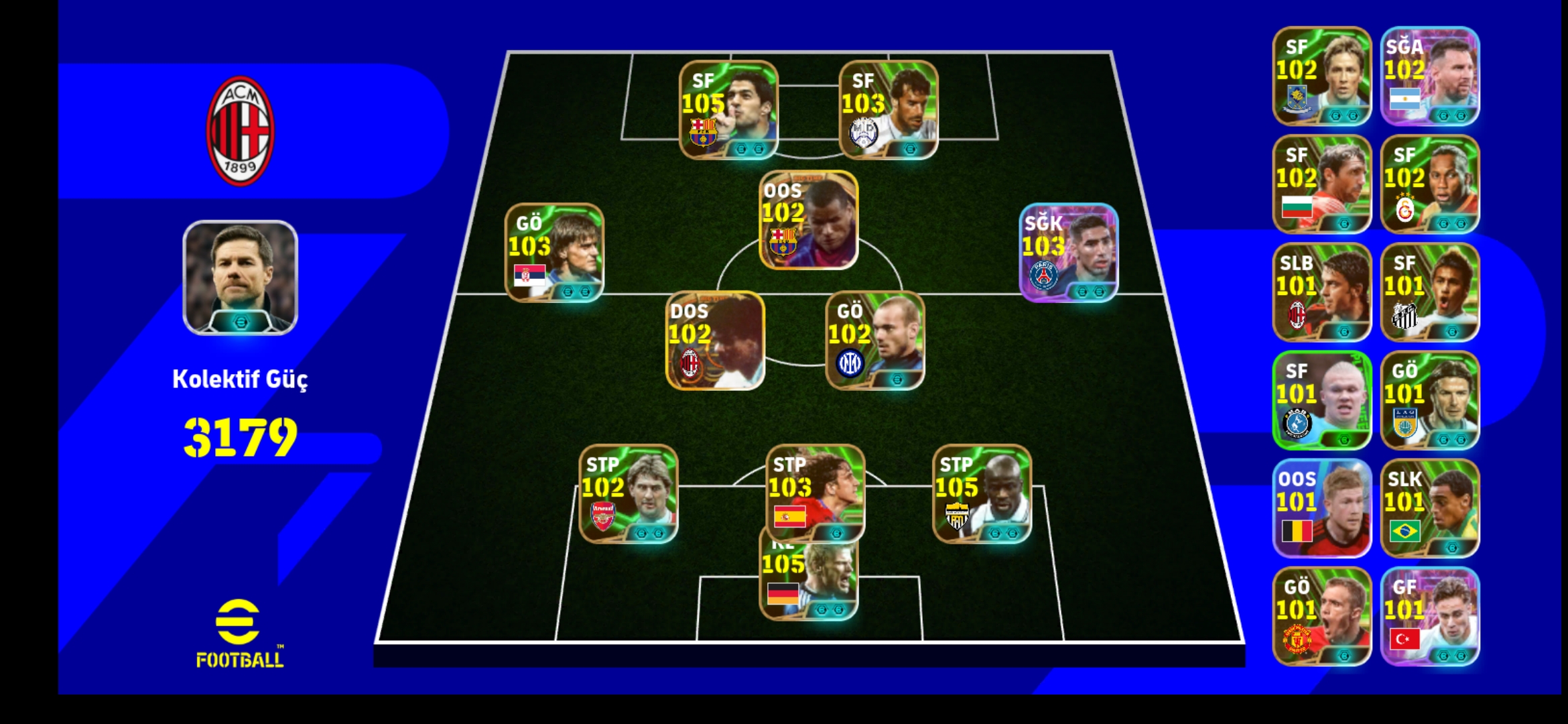Pick the STP 103 Spain flag defender
Viewport: 1568px width, 724px height.
tap(815, 494)
